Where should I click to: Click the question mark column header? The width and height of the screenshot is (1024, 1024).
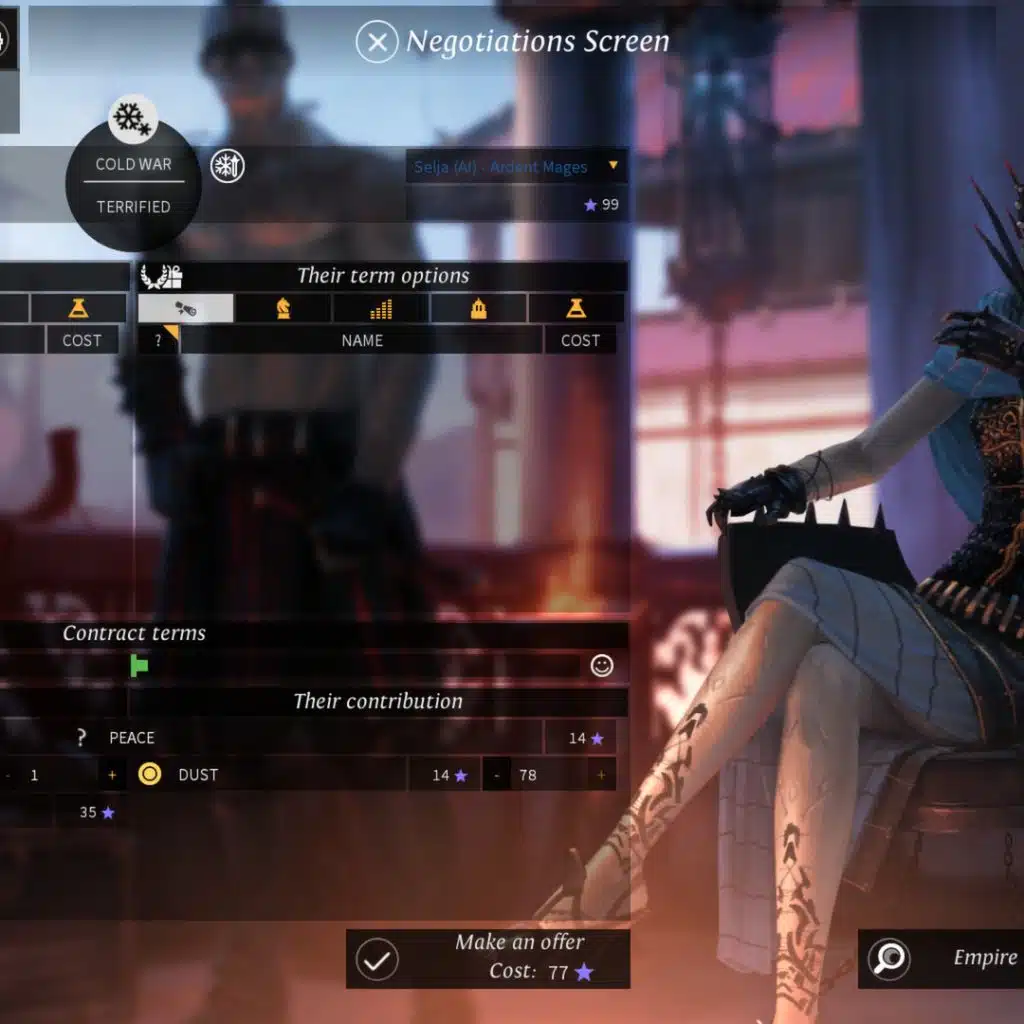click(x=158, y=340)
